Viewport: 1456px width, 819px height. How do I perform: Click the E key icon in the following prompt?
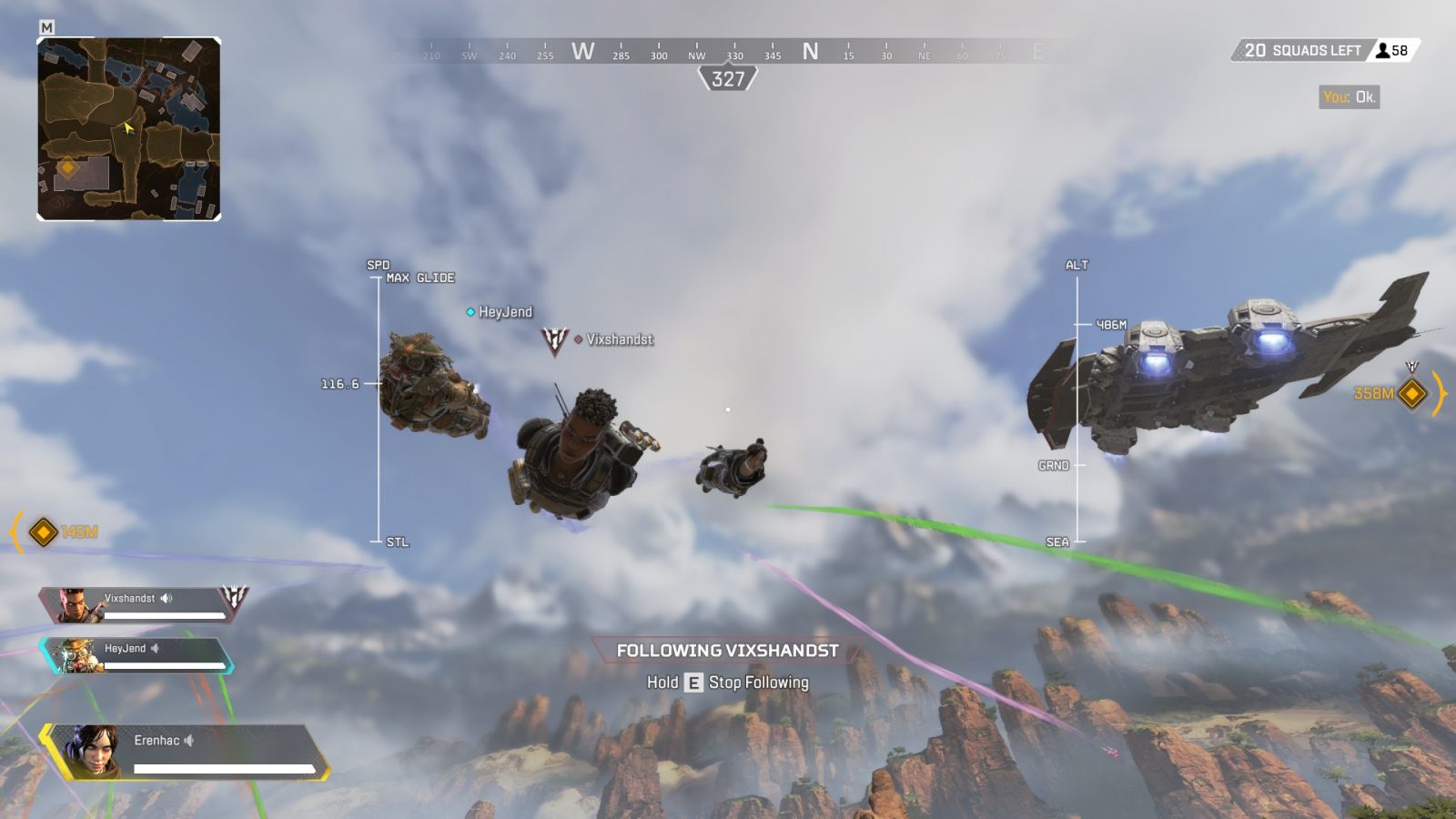[693, 682]
